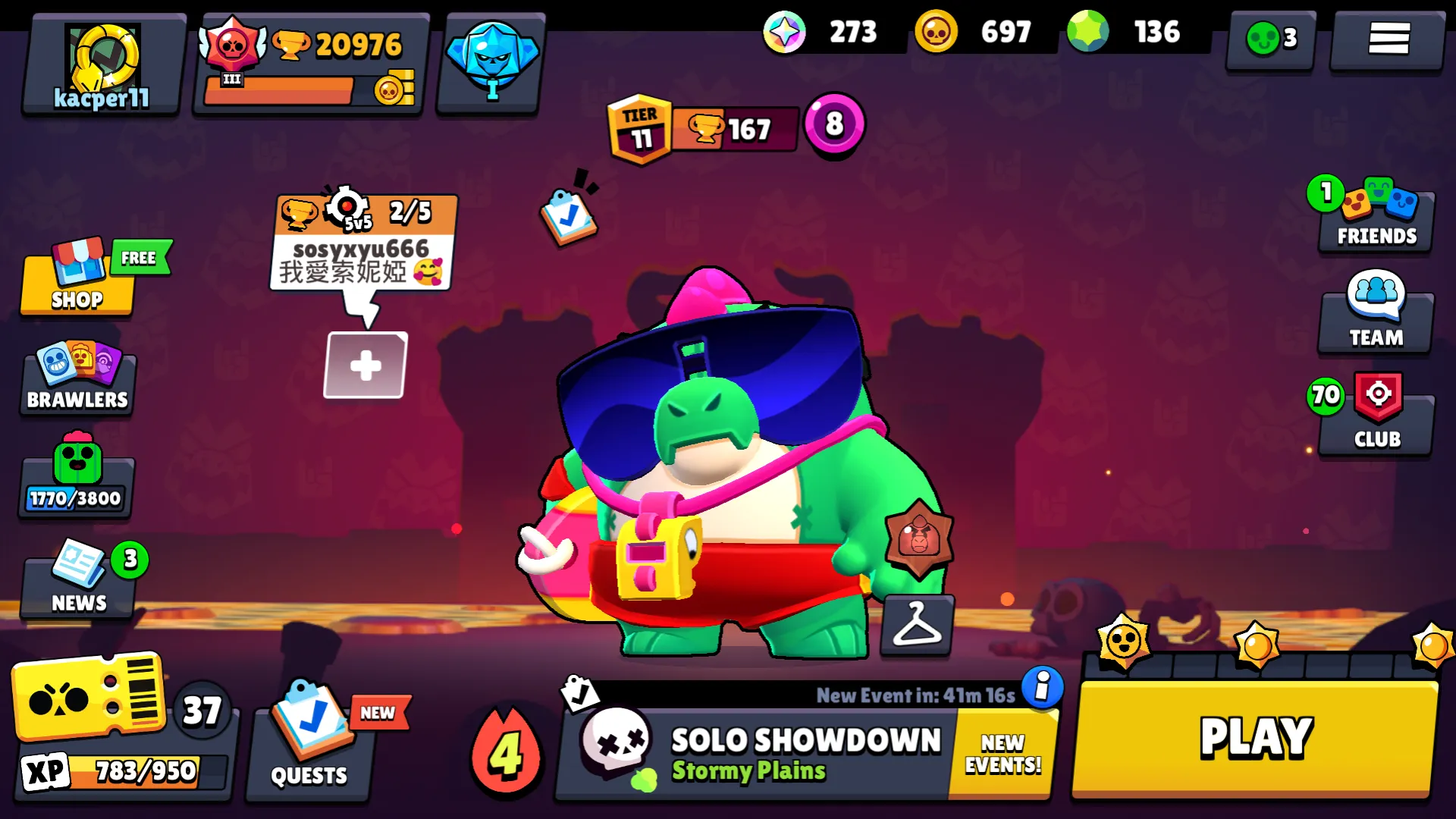The height and width of the screenshot is (819, 1456).
Task: Open NEW EVENTS! notification
Action: [1001, 752]
